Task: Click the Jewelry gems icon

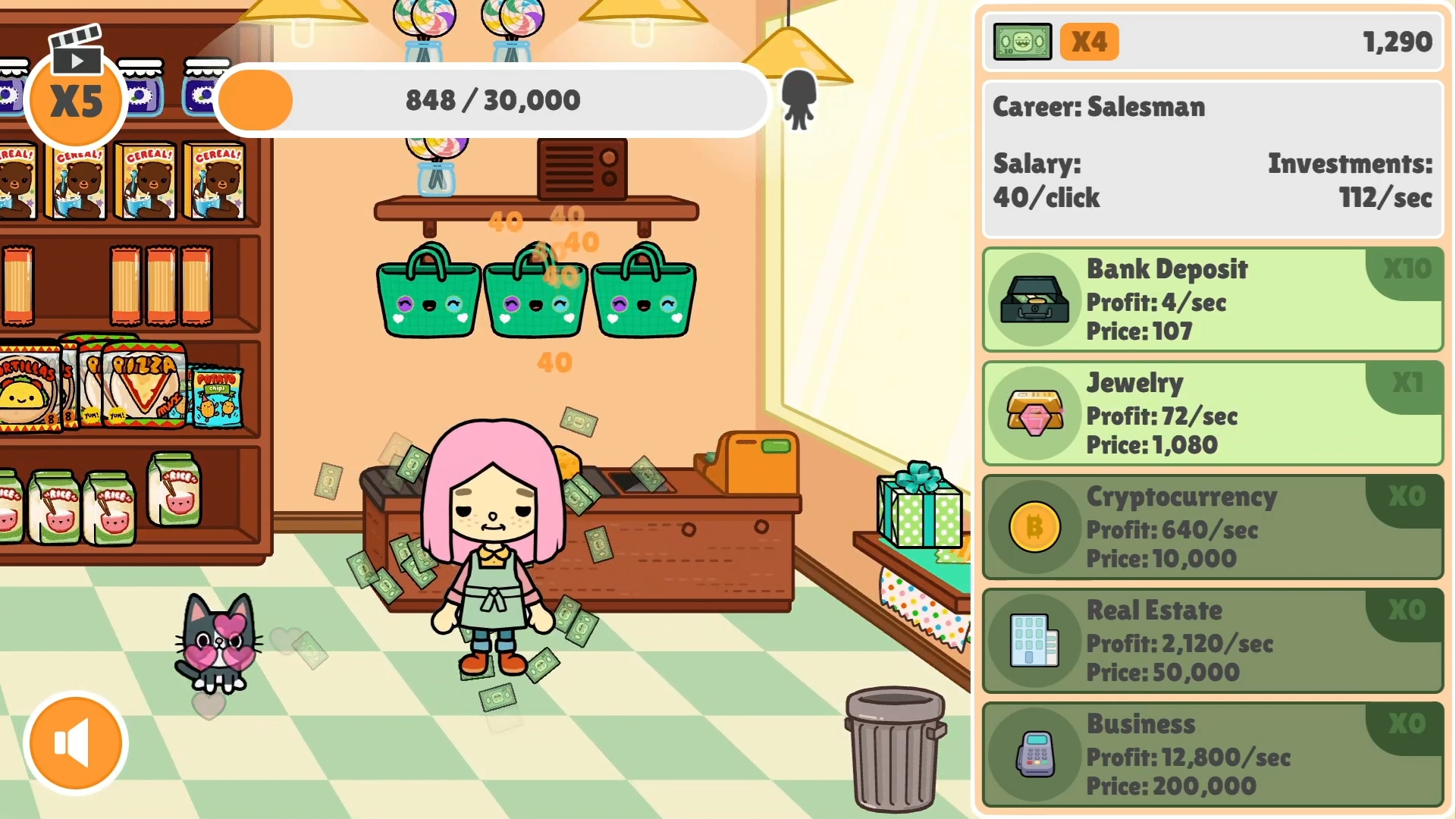Action: click(1034, 413)
